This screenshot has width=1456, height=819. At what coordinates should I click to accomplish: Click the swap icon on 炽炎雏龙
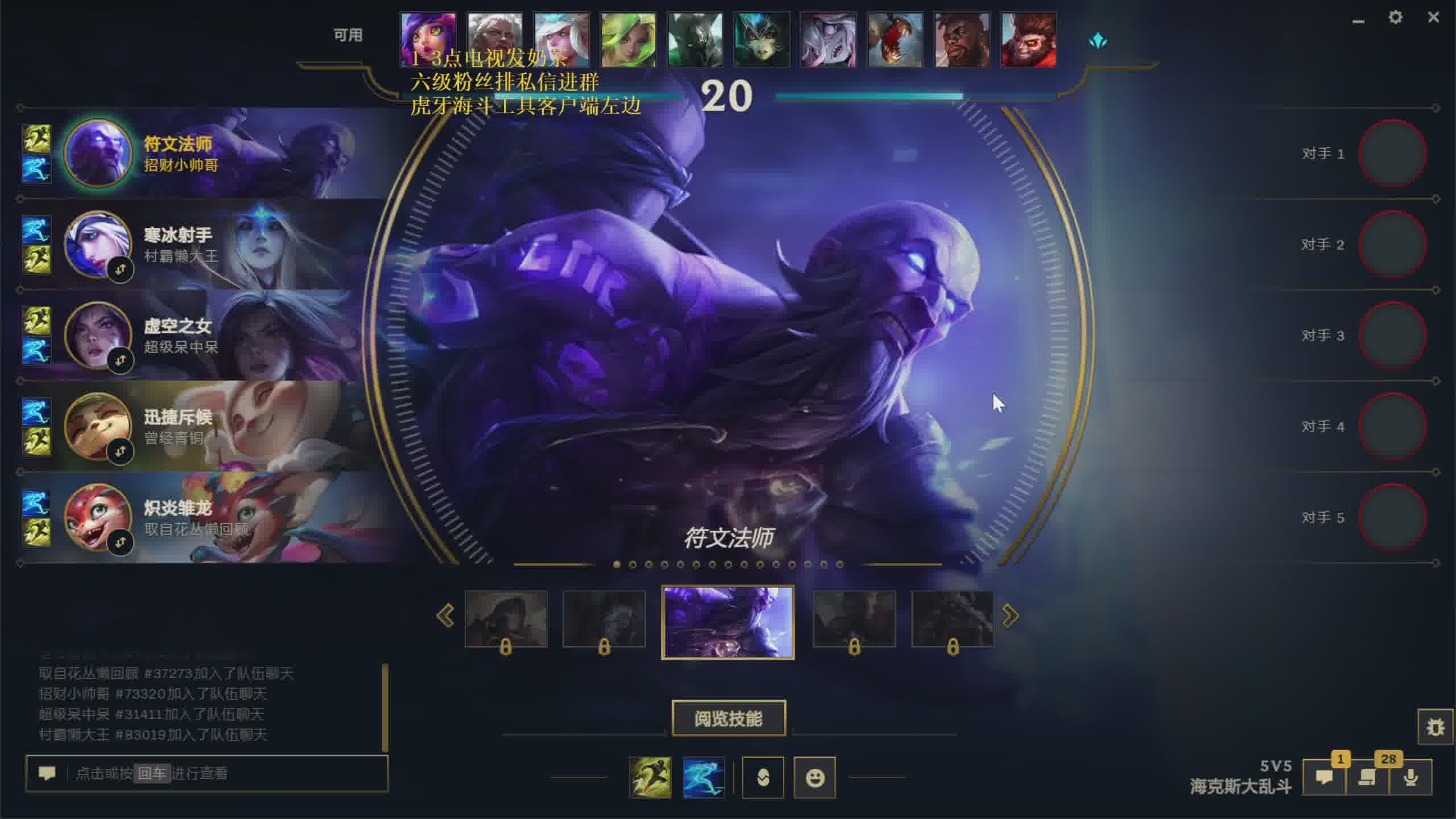[x=120, y=543]
